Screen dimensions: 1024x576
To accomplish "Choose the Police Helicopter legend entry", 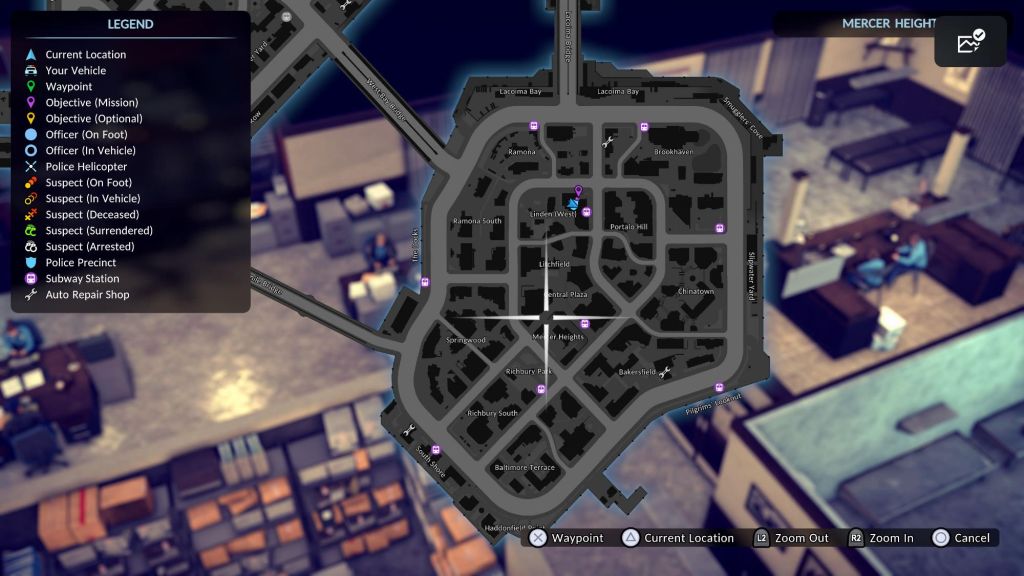I will (86, 167).
